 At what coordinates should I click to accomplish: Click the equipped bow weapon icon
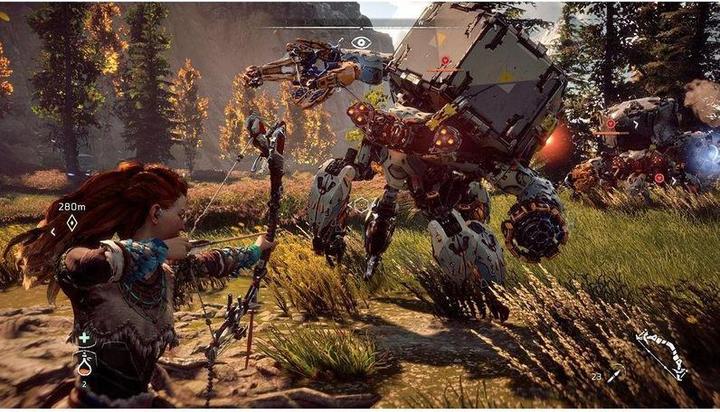coord(663,355)
